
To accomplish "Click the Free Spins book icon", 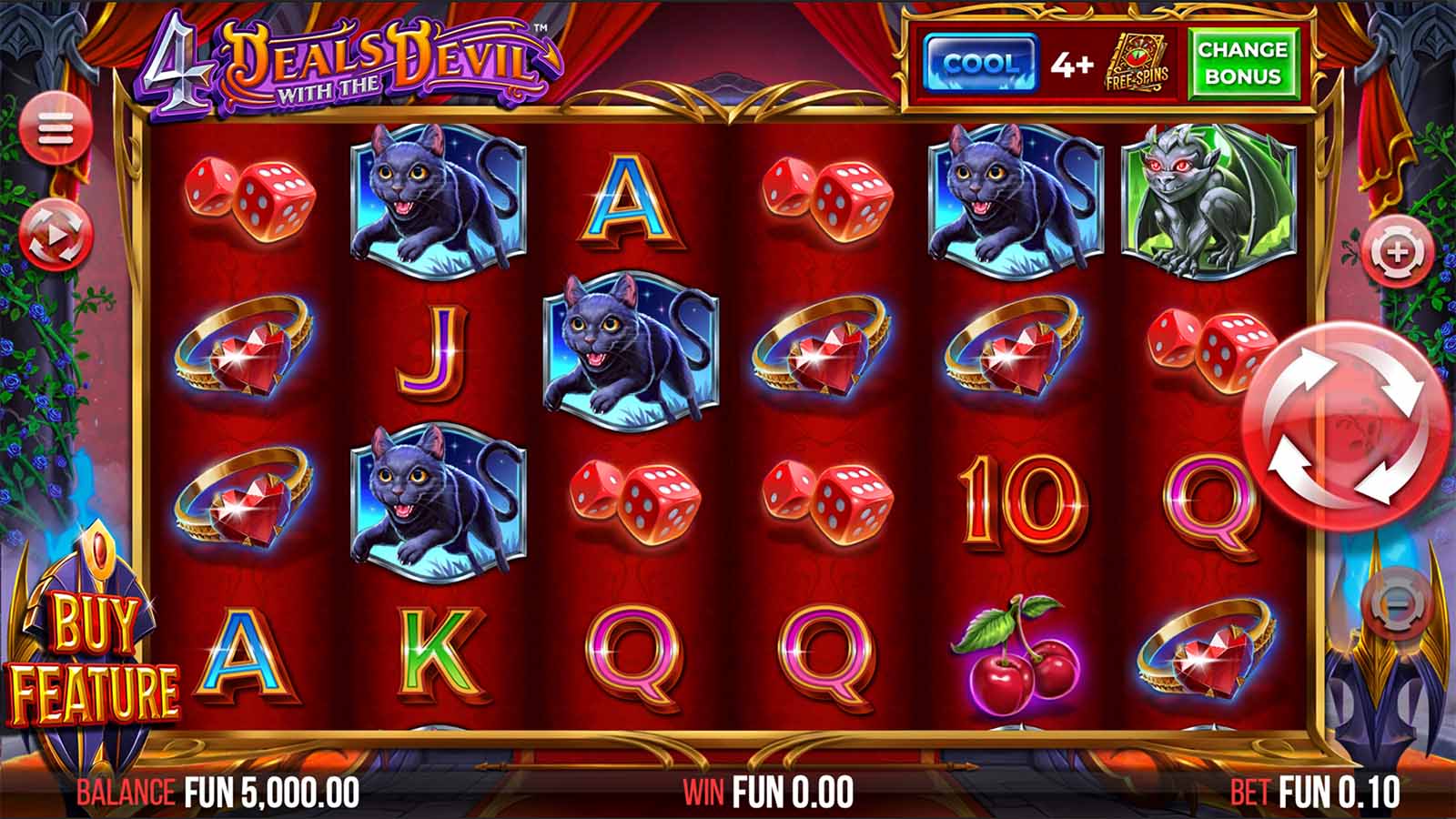I will 1137,59.
